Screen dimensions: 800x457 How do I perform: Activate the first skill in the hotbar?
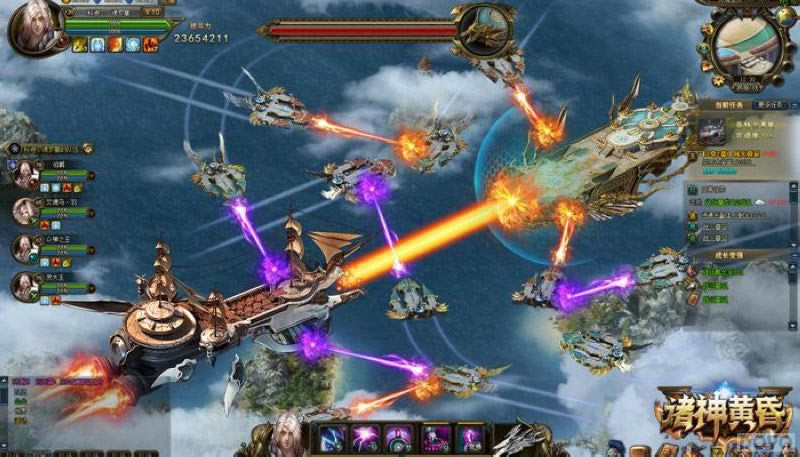[332, 438]
